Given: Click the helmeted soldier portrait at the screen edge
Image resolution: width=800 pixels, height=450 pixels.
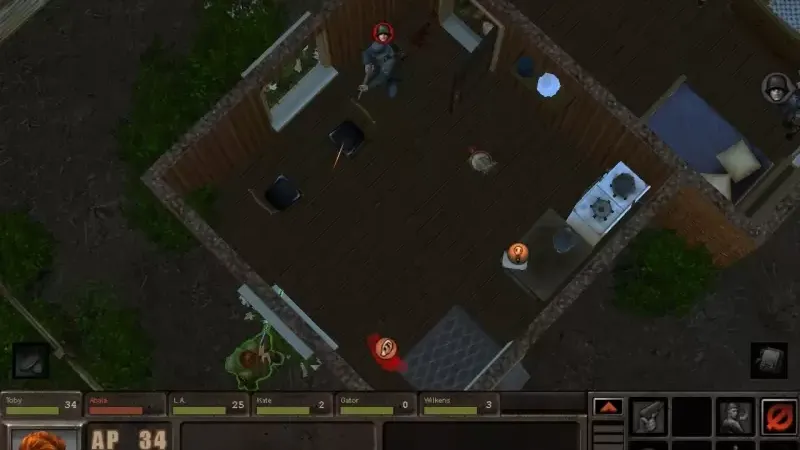Looking at the screenshot, I should point(776,87).
